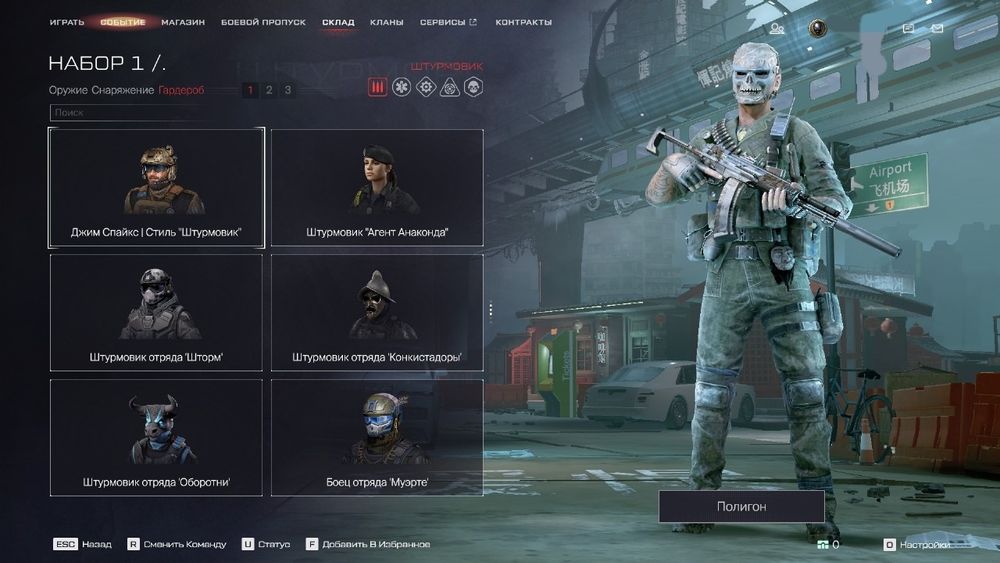Choose the engineer class gear icon

coord(426,88)
